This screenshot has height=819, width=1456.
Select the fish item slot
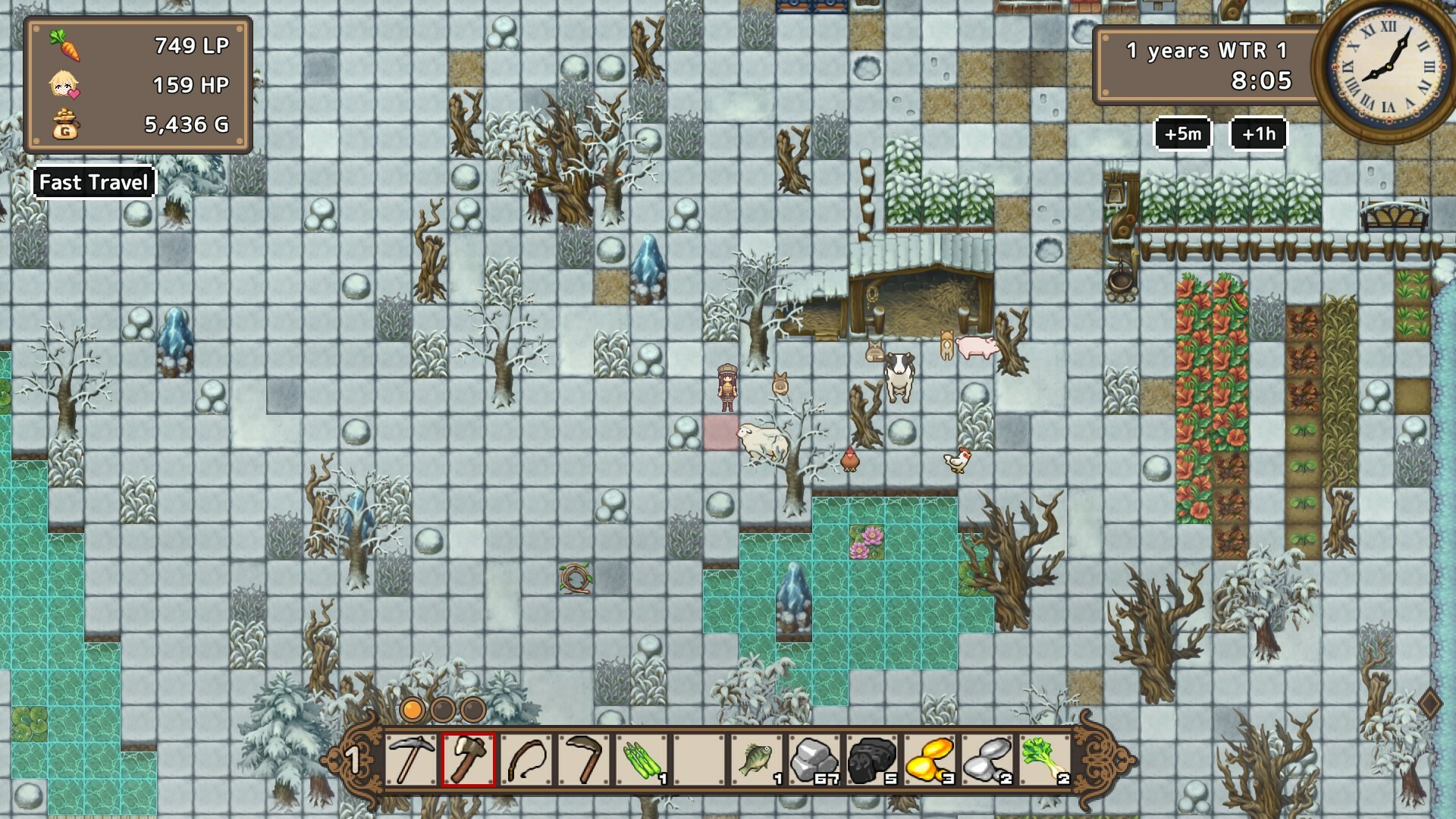757,760
